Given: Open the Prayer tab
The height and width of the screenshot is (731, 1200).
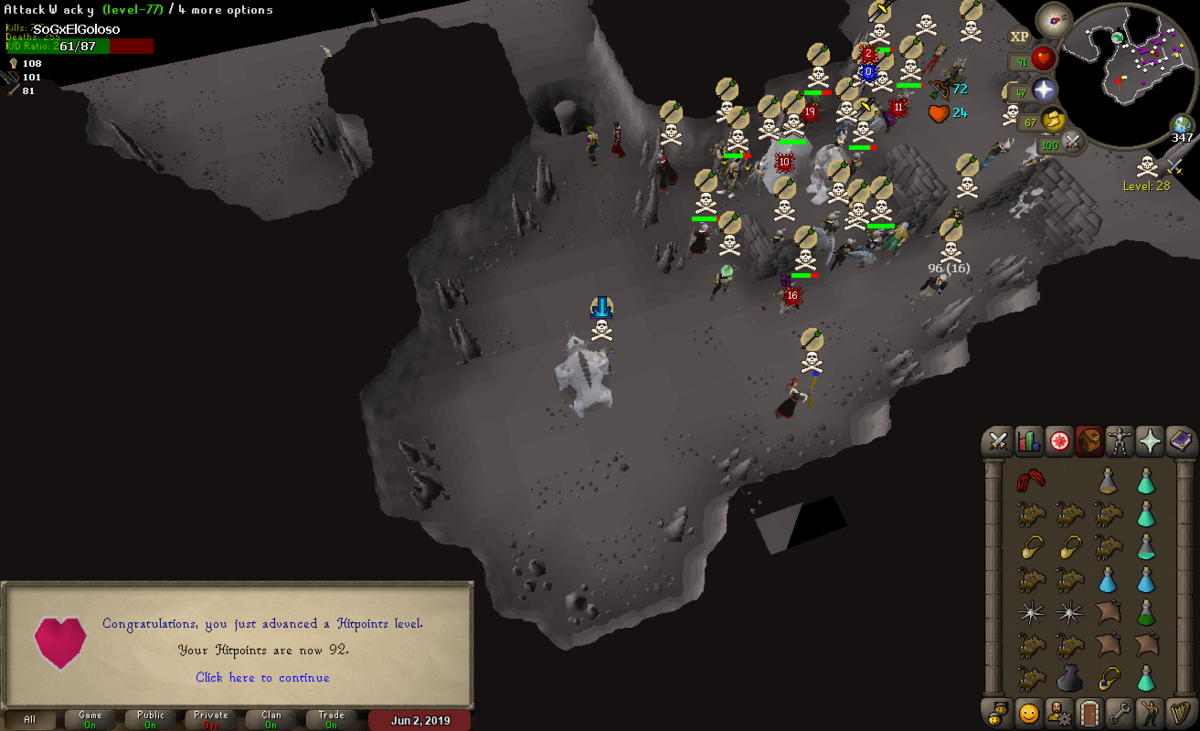Looking at the screenshot, I should coord(1150,441).
